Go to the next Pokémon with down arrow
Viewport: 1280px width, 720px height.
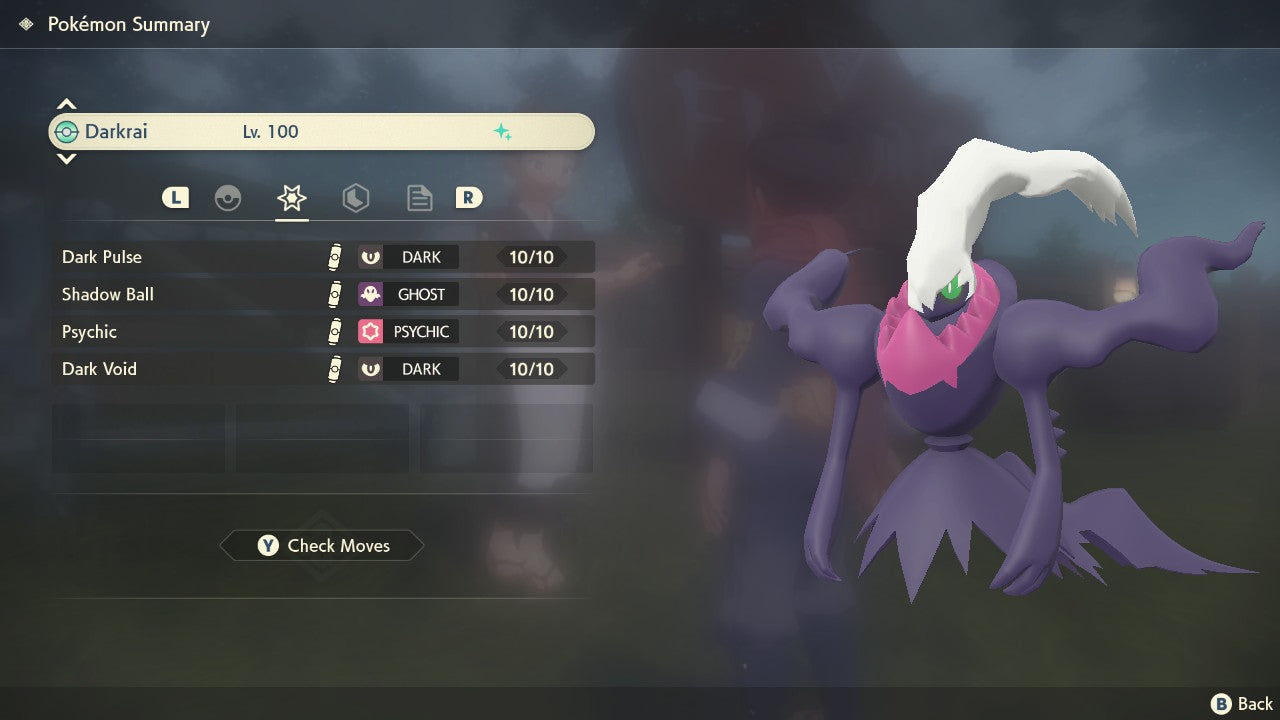[x=66, y=158]
